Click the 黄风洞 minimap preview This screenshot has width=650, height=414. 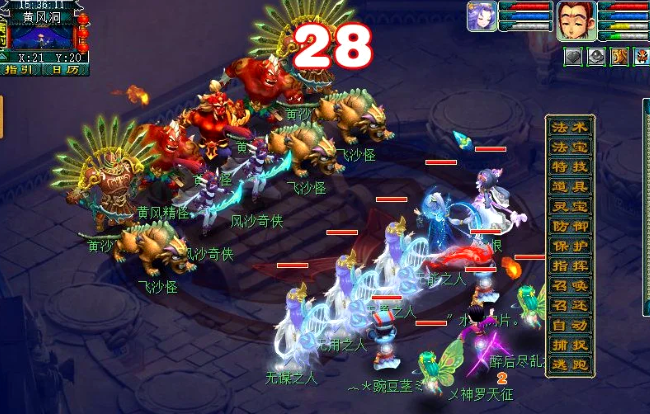[42, 37]
